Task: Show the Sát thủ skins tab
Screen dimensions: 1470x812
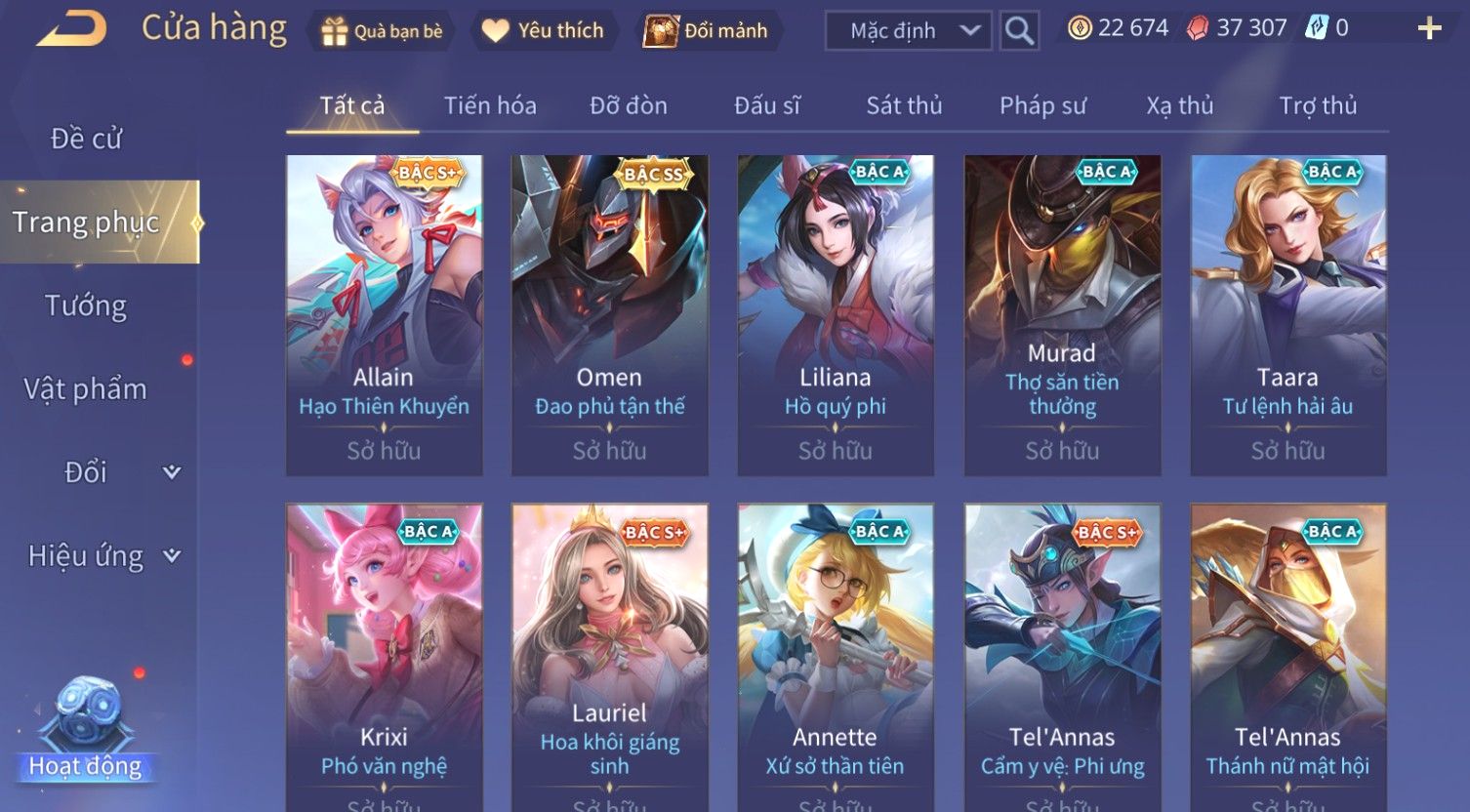Action: click(904, 105)
